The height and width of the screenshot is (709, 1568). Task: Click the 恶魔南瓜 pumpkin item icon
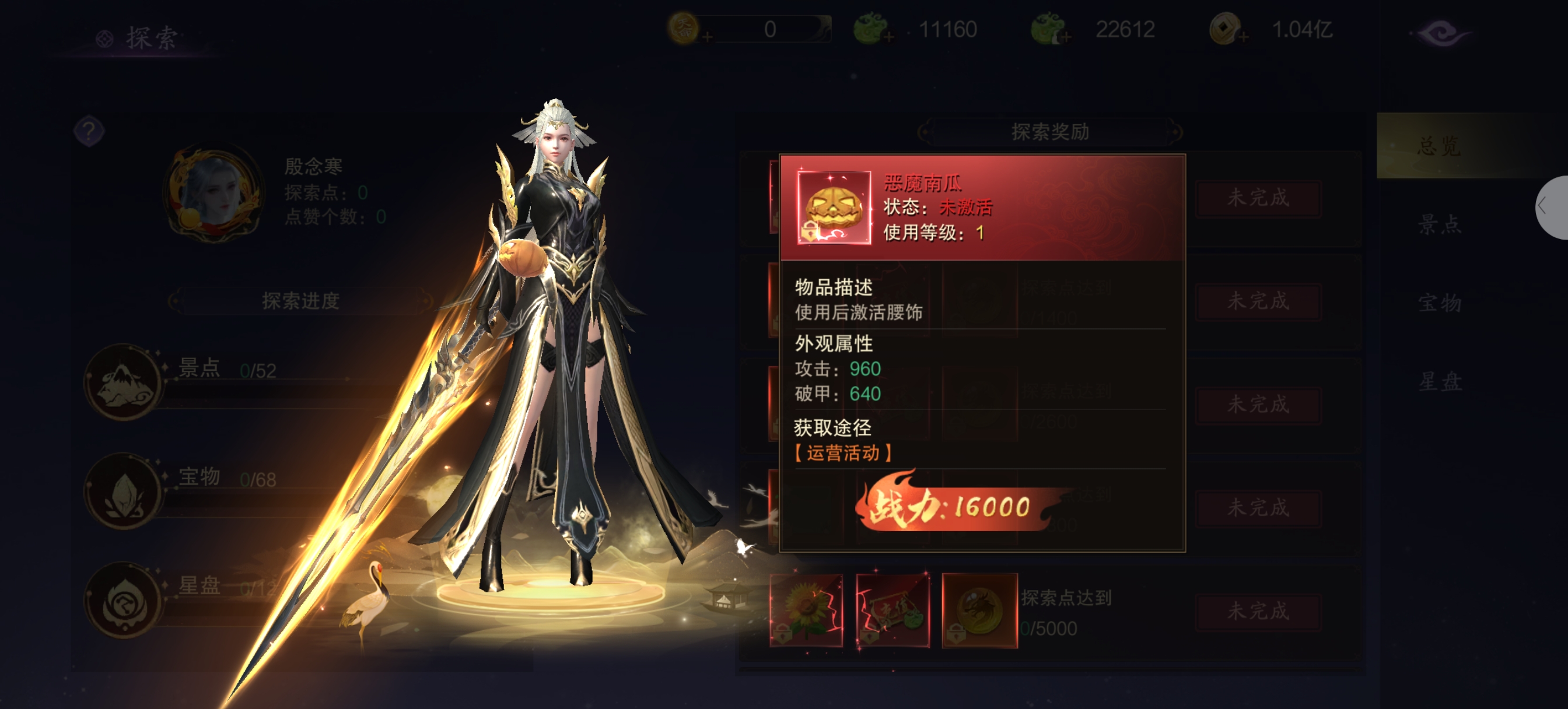coord(834,208)
